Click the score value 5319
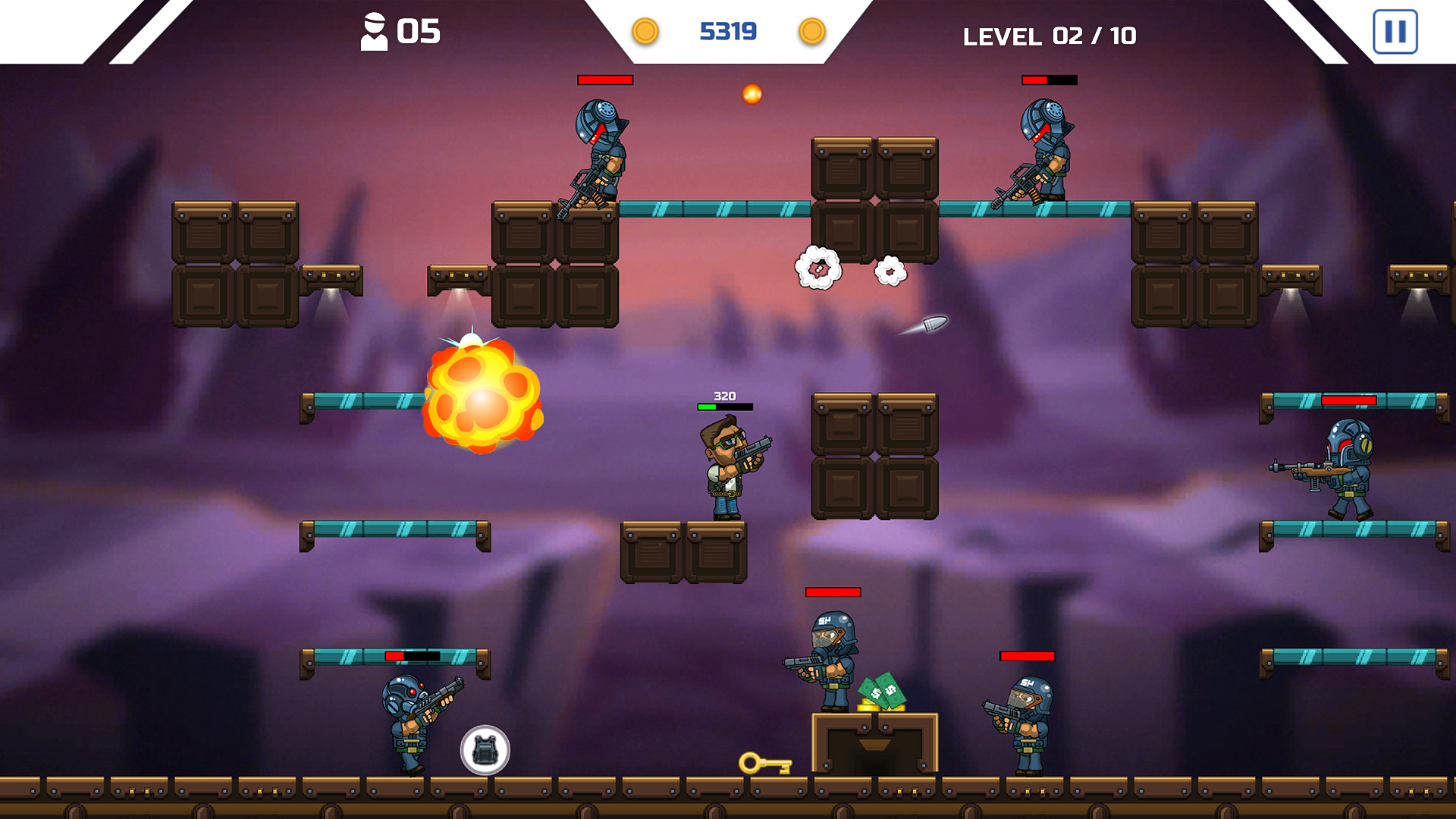The height and width of the screenshot is (819, 1456). 729,31
